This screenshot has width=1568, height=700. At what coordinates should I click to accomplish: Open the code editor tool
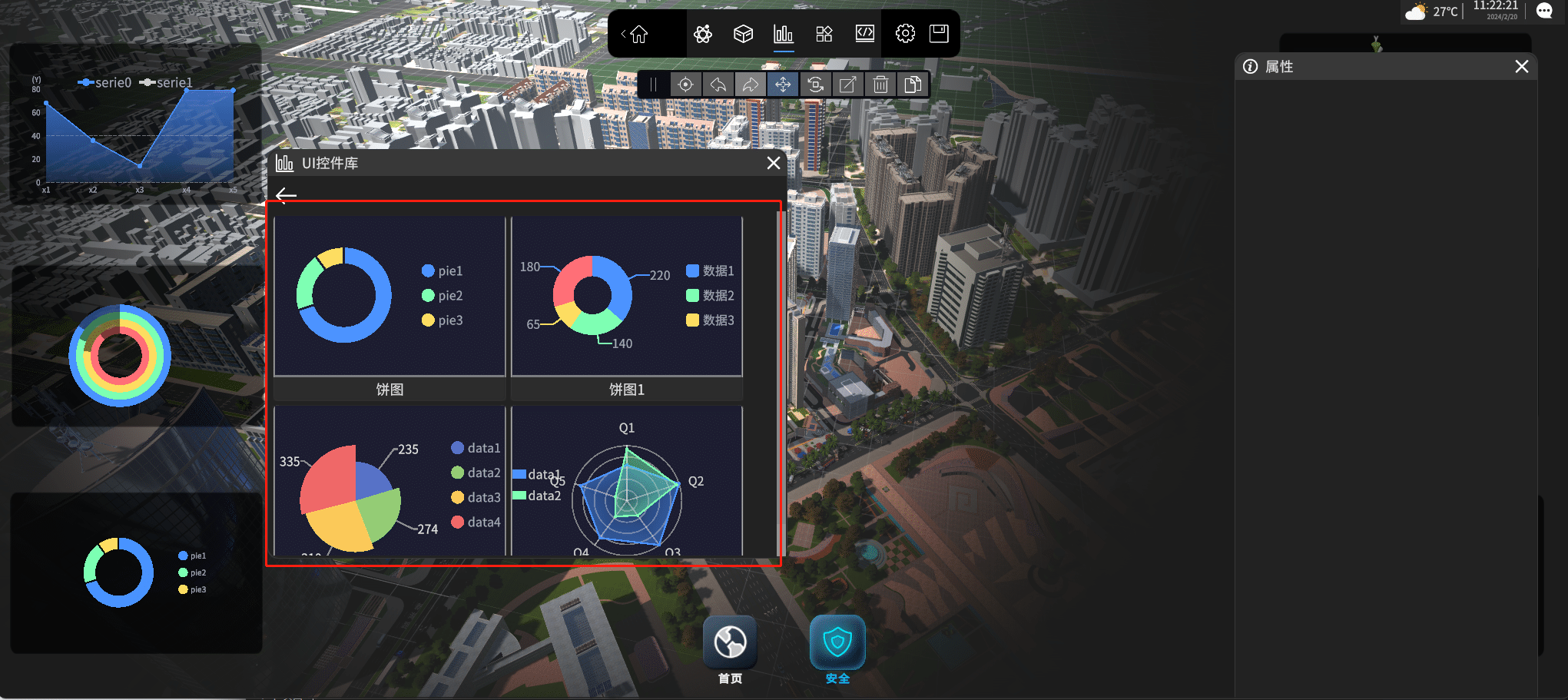point(865,34)
